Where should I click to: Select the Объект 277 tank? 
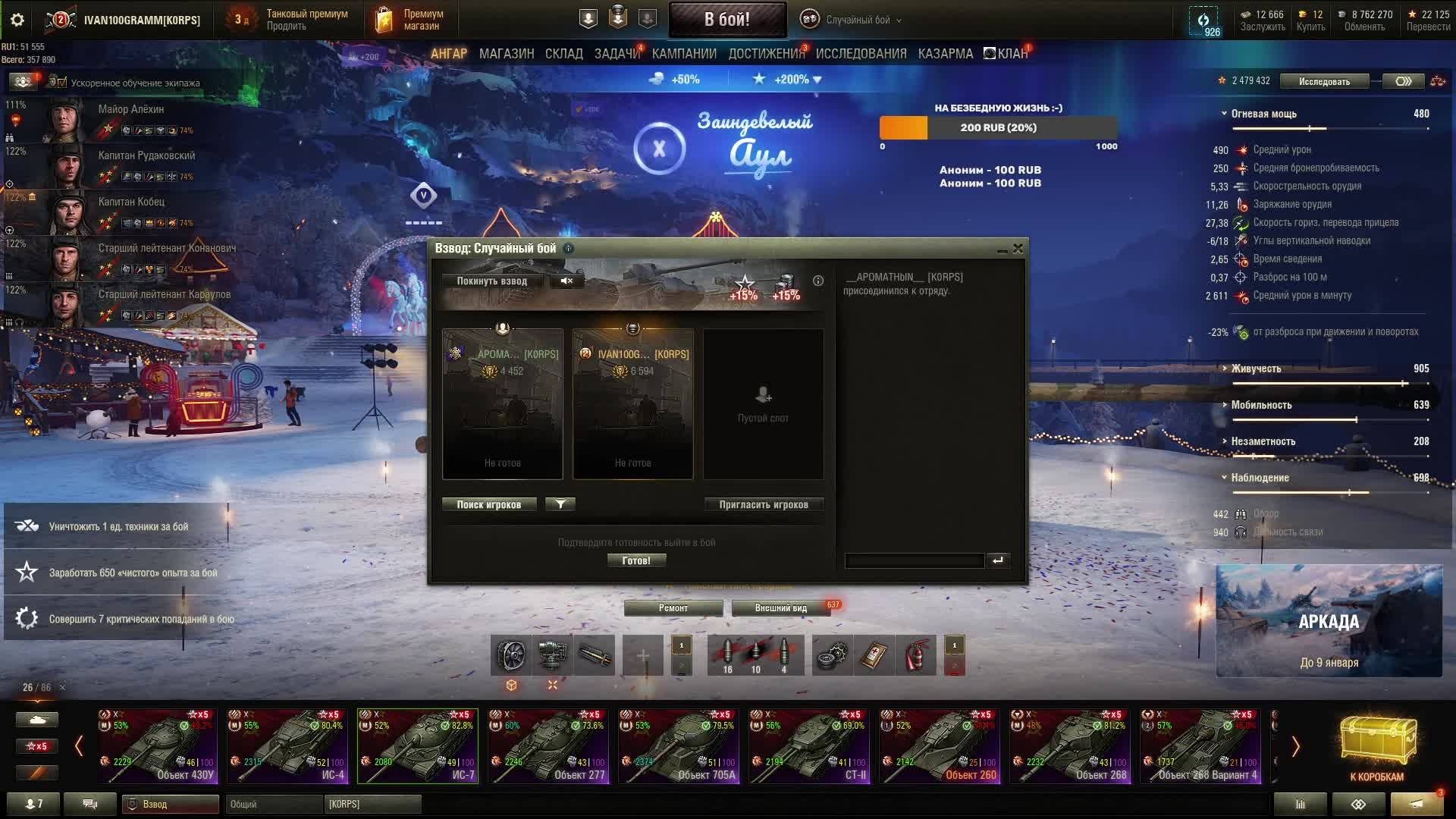click(548, 745)
